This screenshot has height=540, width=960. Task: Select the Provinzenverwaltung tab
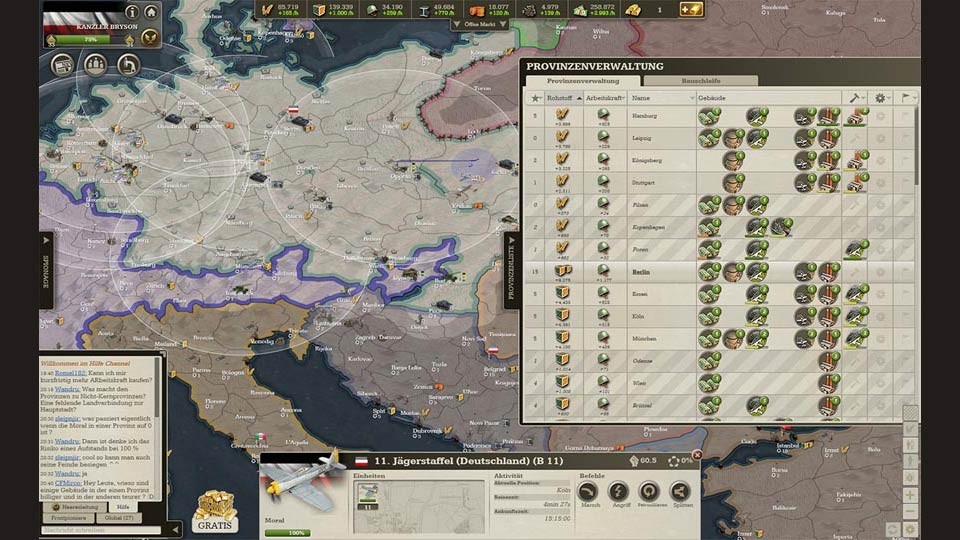coord(585,80)
